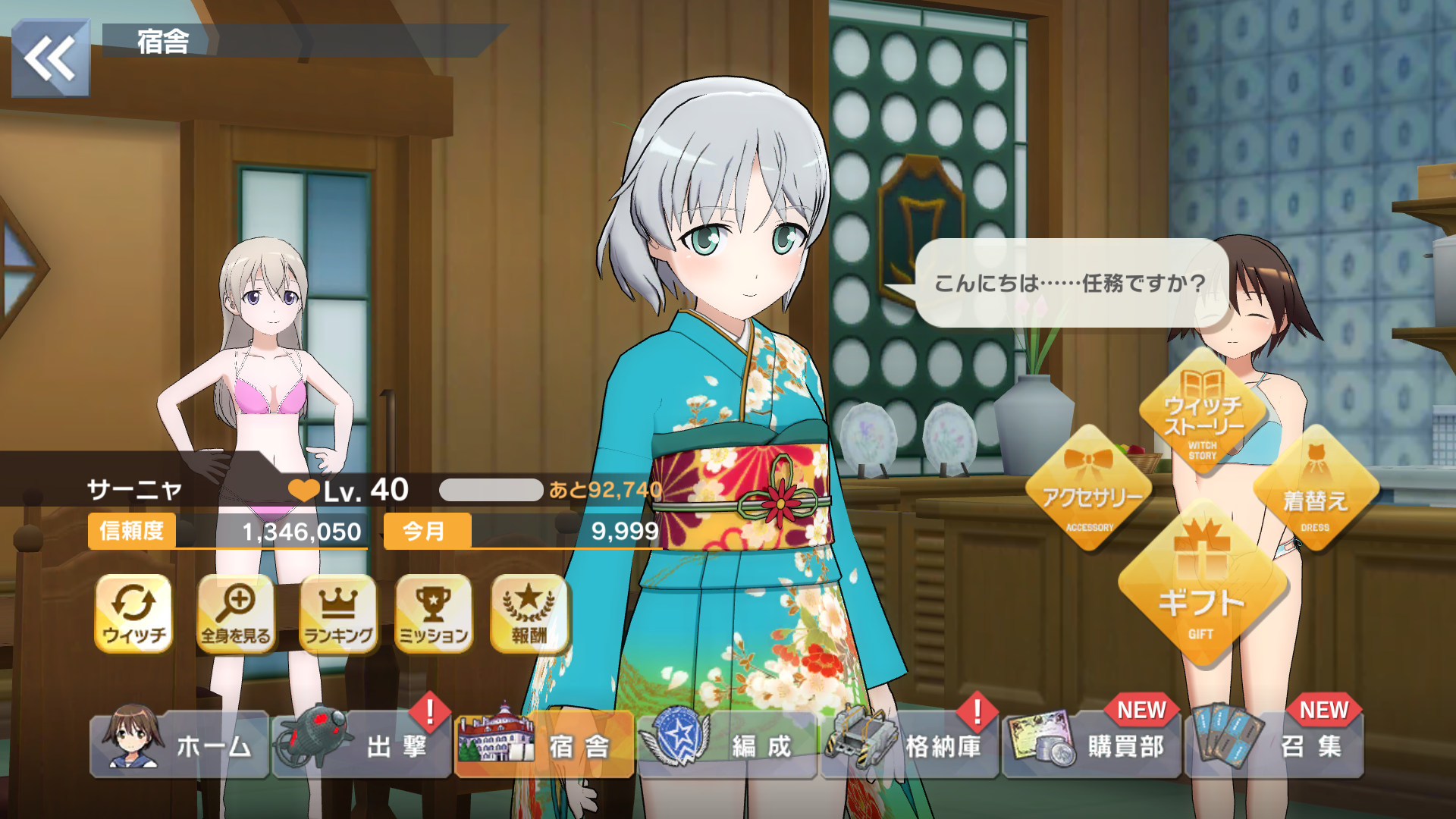Open the ミッション missions list
Screen dimensions: 1456x819
coord(434,613)
